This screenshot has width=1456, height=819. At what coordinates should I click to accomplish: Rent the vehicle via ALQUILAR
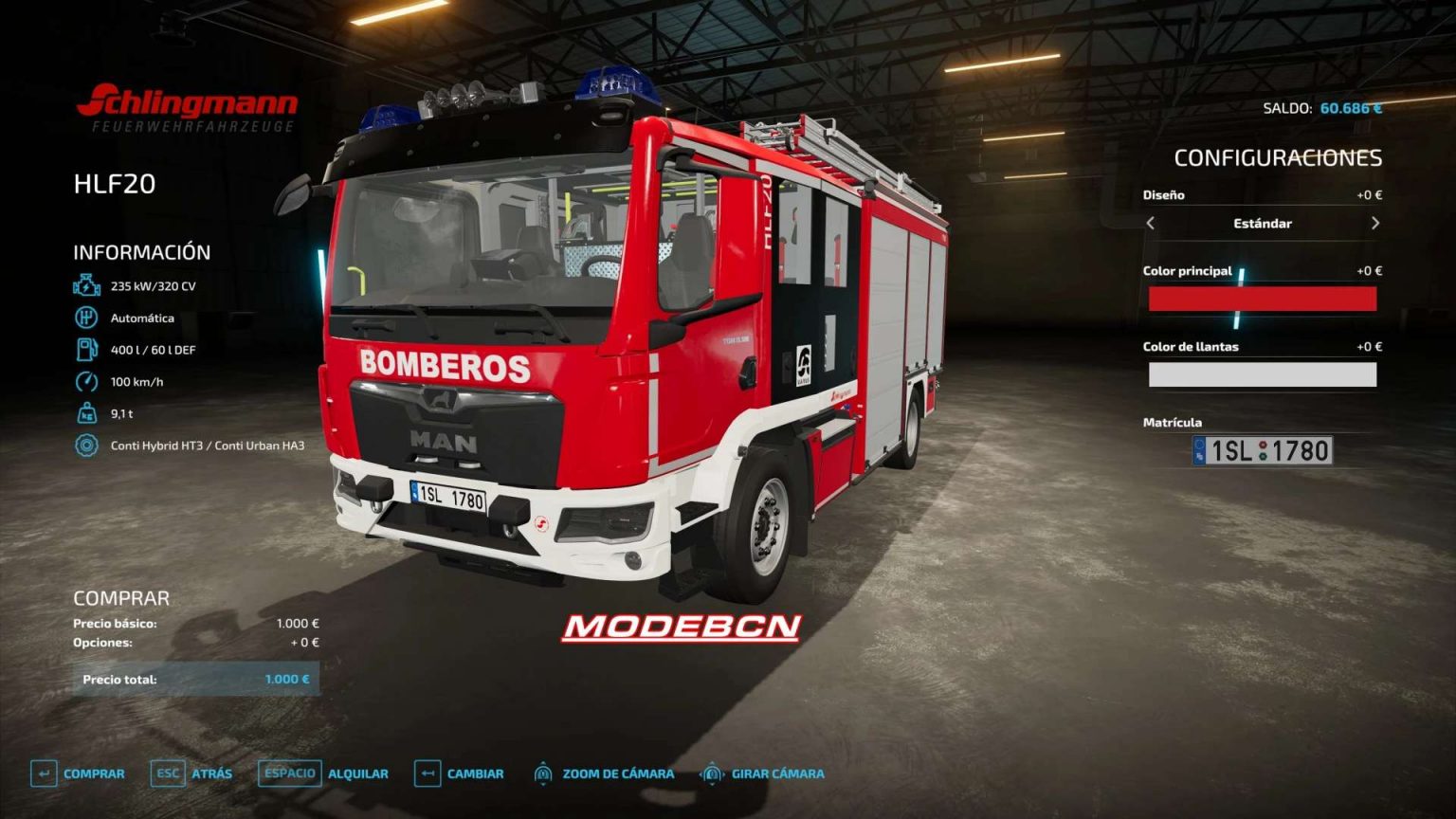[x=358, y=773]
